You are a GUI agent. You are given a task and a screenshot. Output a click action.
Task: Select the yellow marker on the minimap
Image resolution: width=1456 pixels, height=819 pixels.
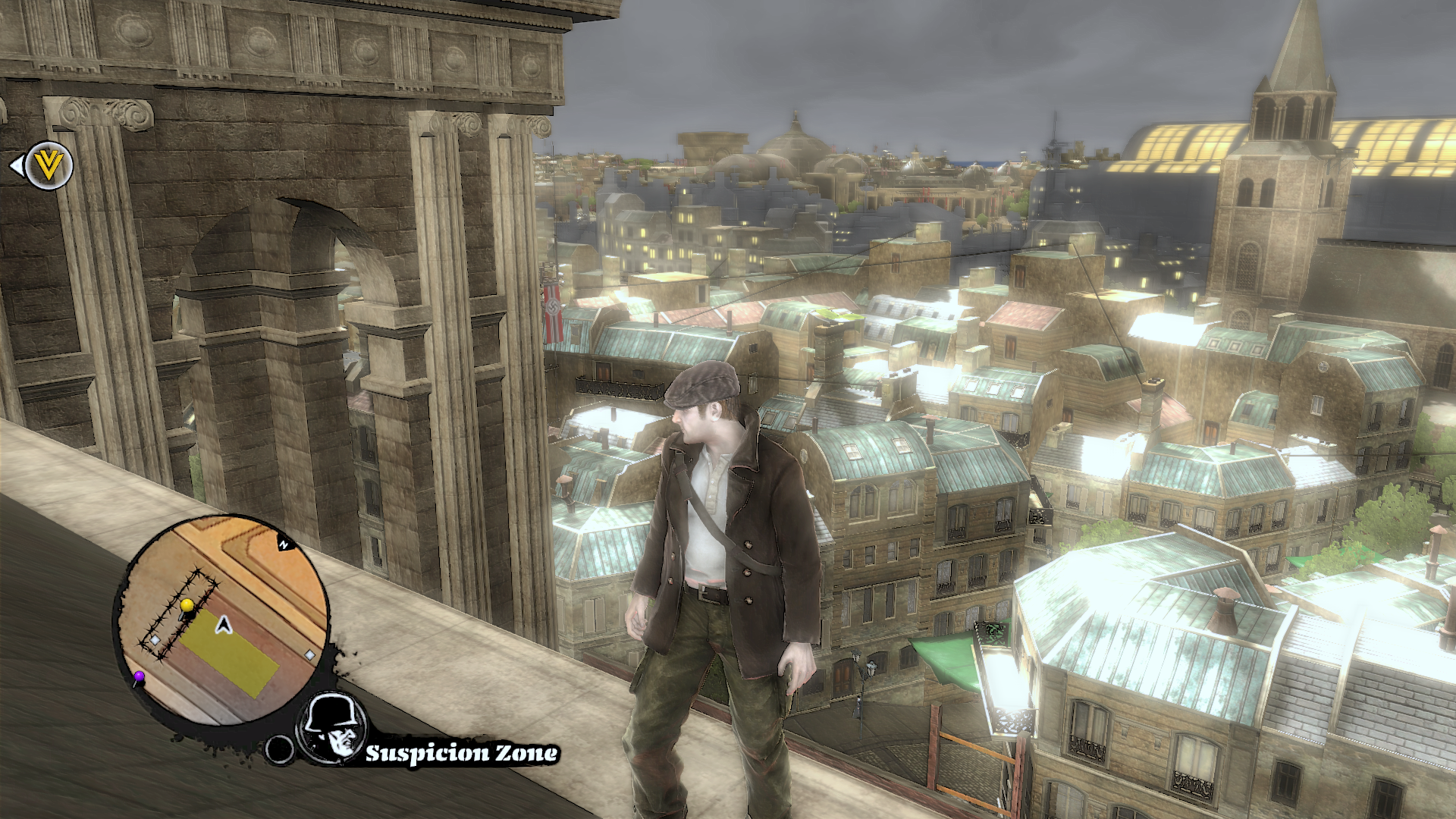[x=187, y=604]
